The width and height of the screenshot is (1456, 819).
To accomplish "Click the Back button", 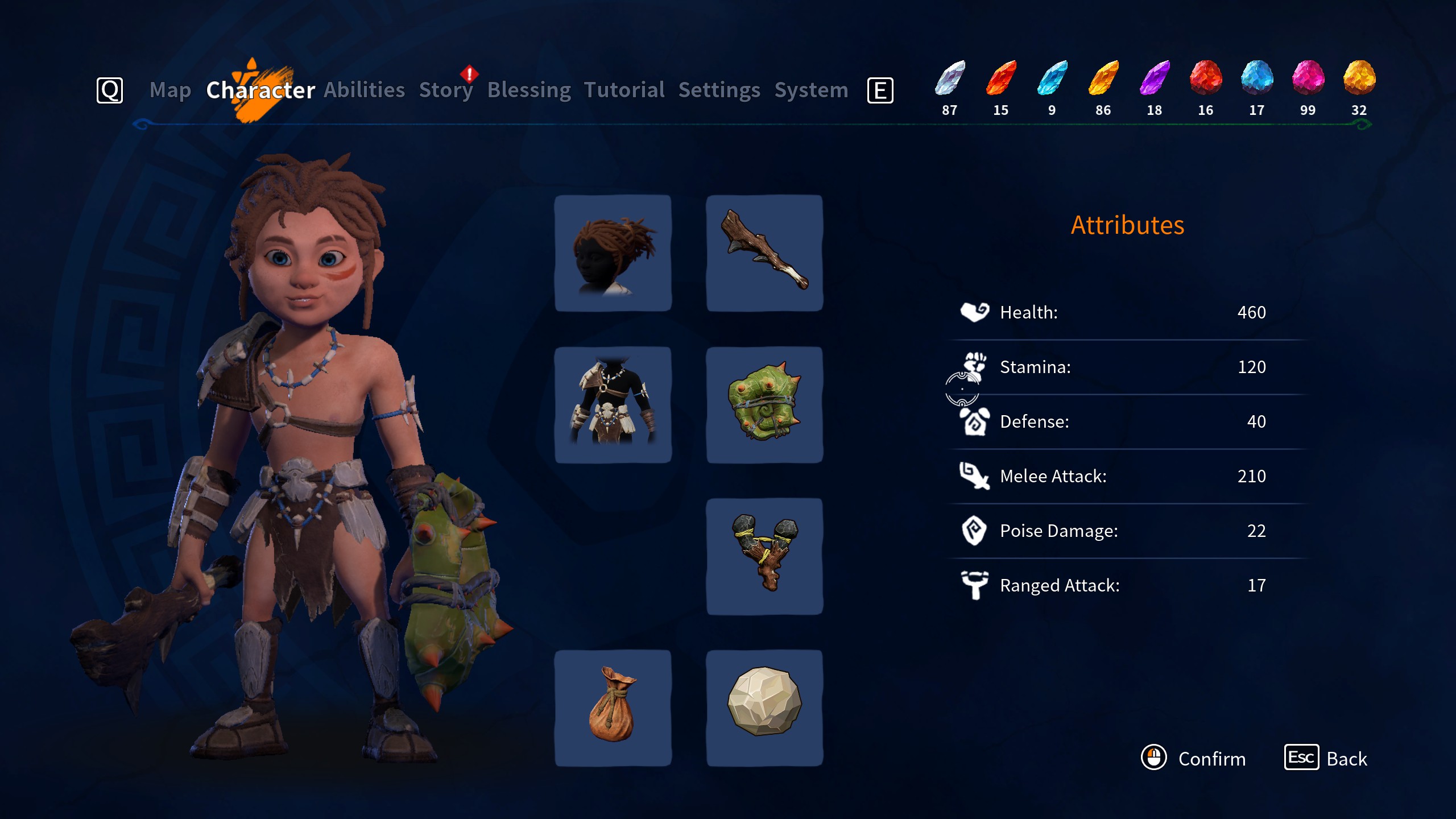I will [x=1326, y=758].
